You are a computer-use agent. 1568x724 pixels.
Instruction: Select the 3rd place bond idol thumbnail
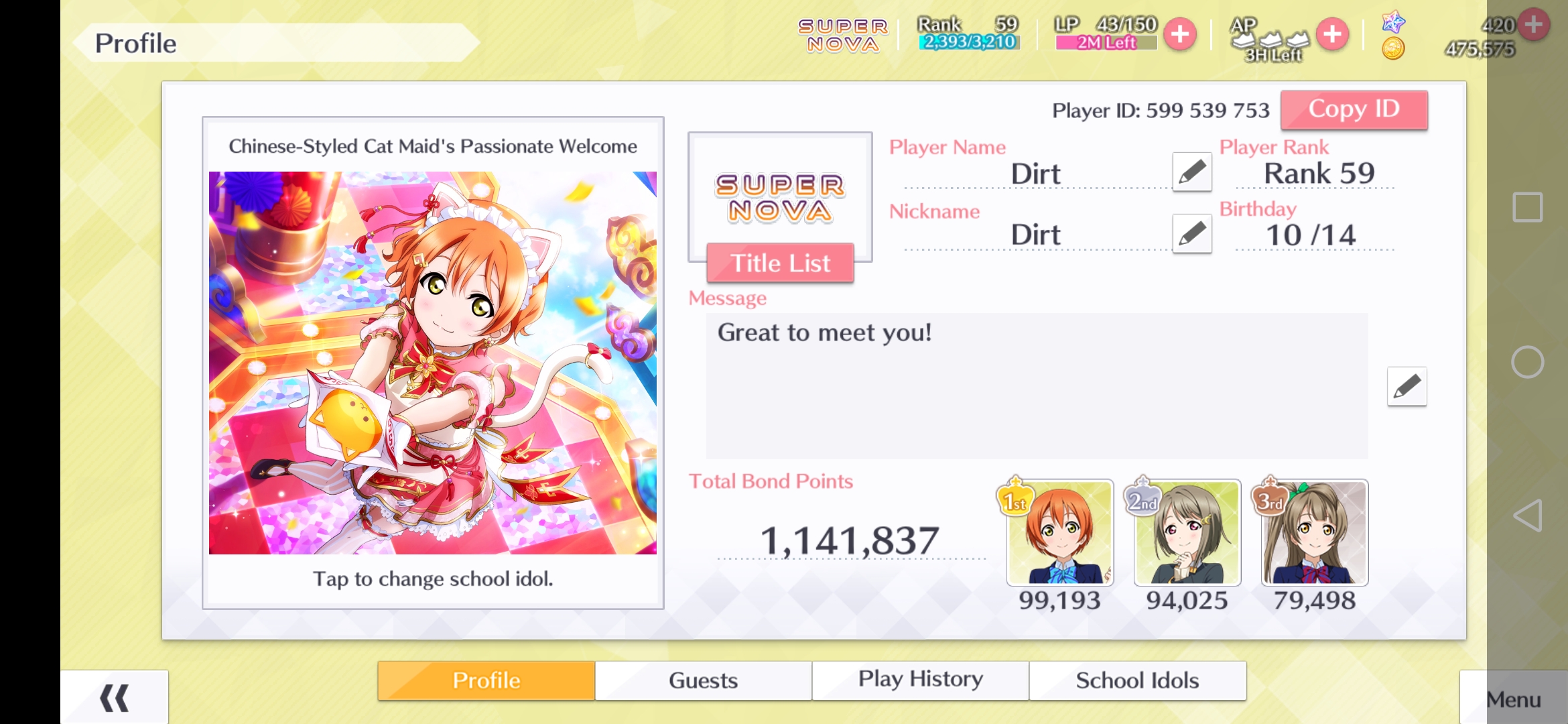pyautogui.click(x=1315, y=533)
